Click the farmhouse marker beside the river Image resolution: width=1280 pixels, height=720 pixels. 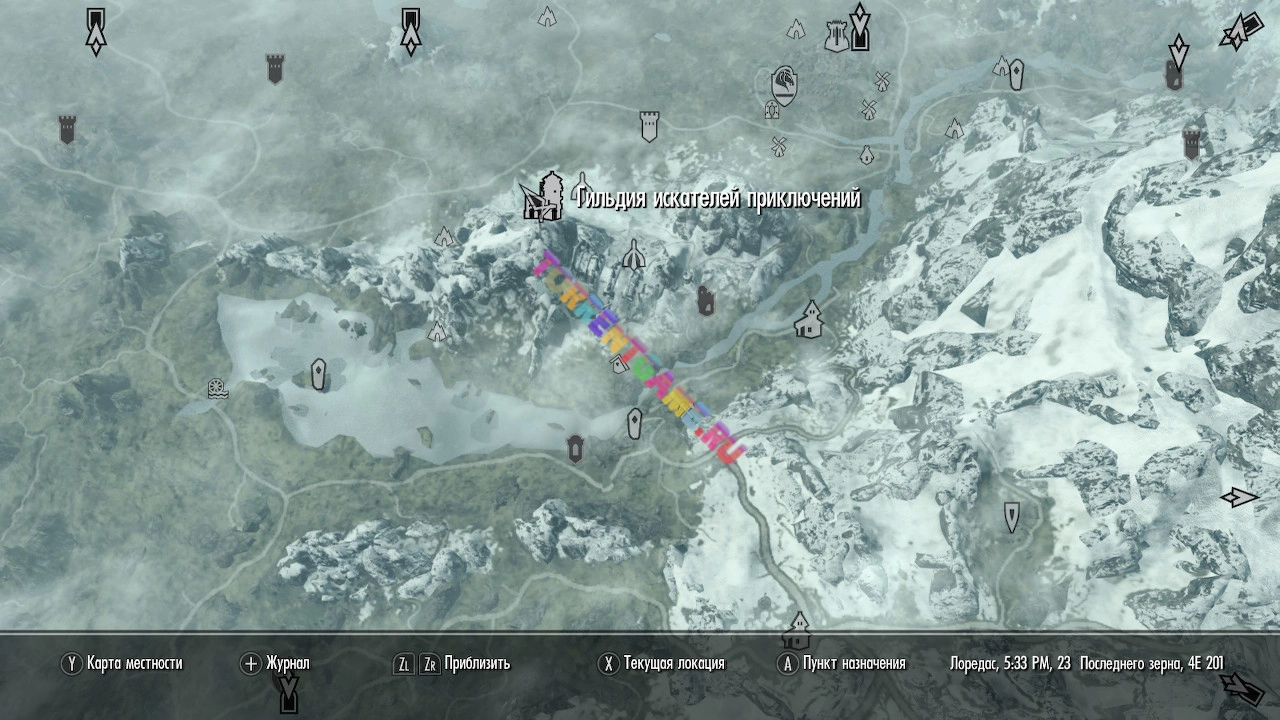click(808, 320)
